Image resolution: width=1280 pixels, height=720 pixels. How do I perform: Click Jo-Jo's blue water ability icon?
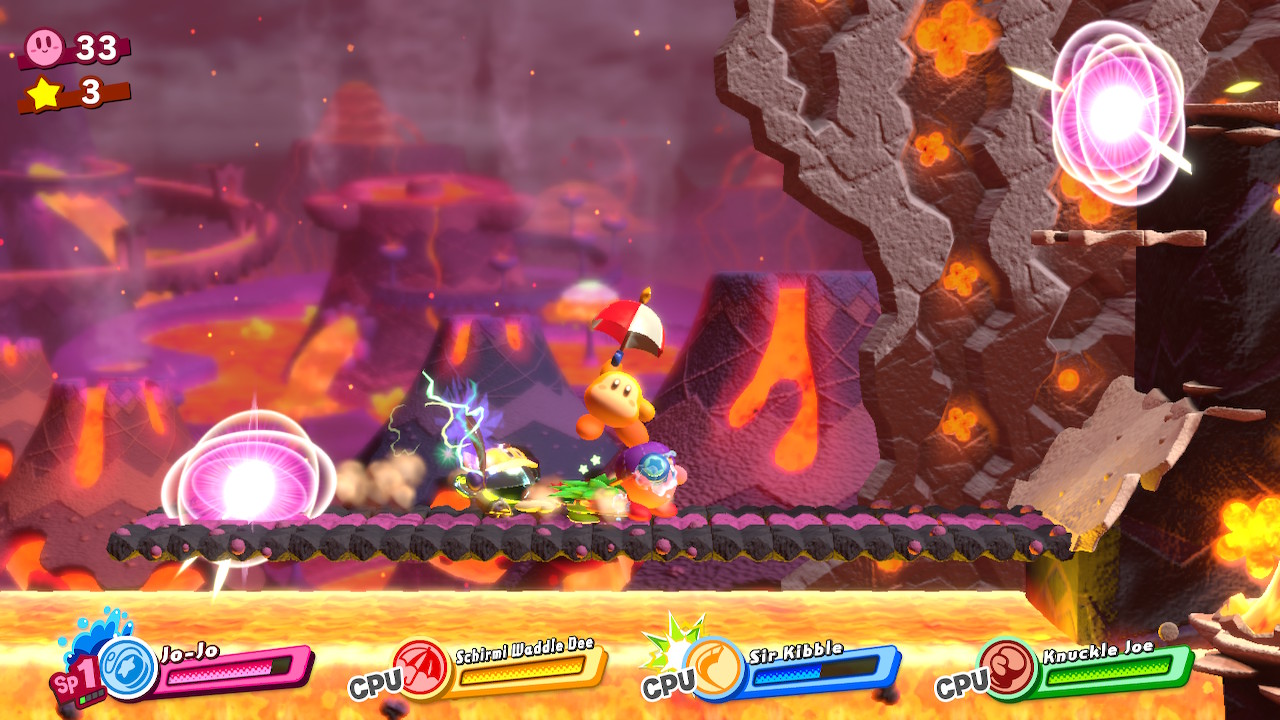[x=128, y=668]
